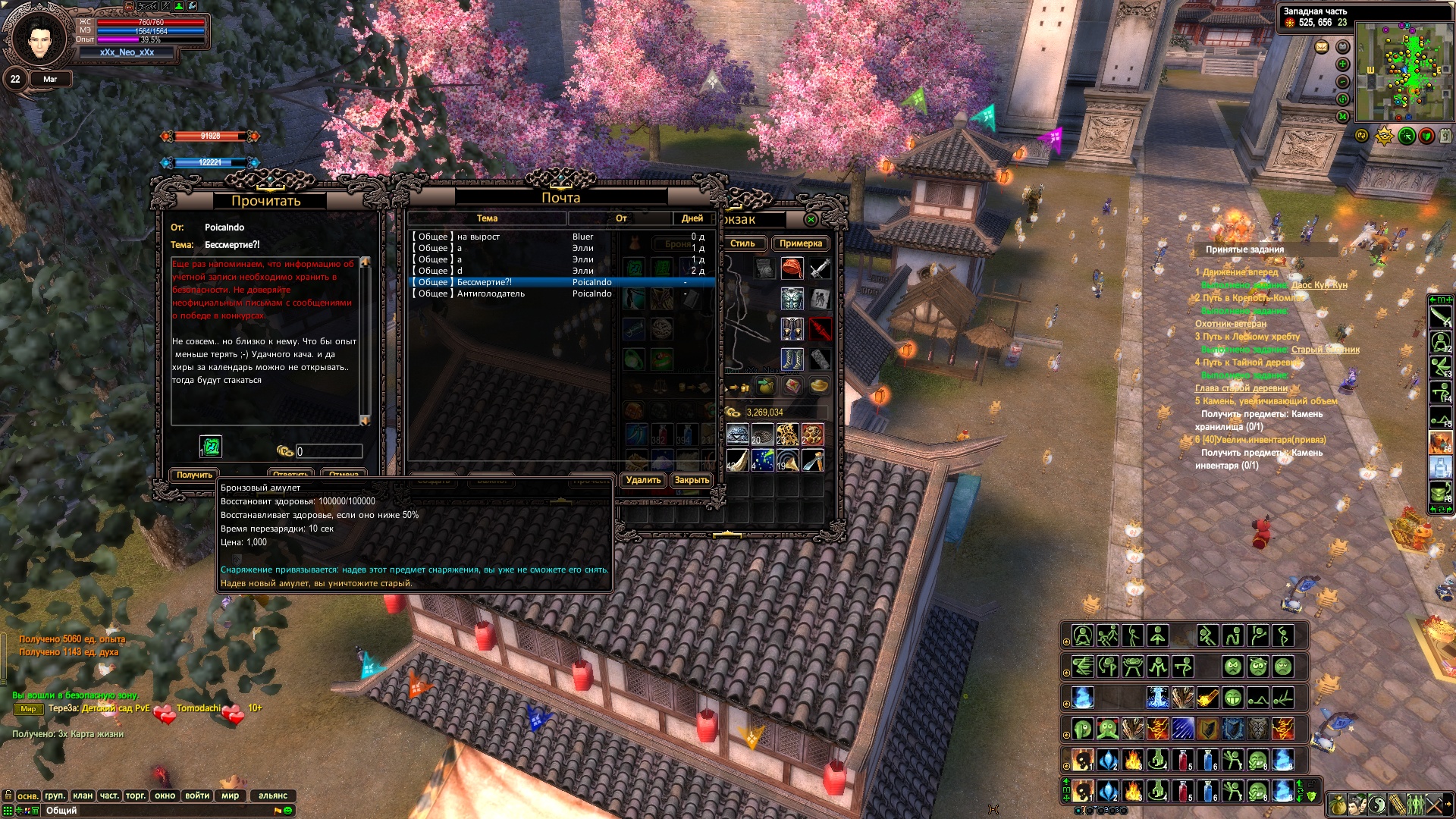Select the red bandana helmet equipment slot
Screen dimensions: 1456x819
pyautogui.click(x=792, y=268)
